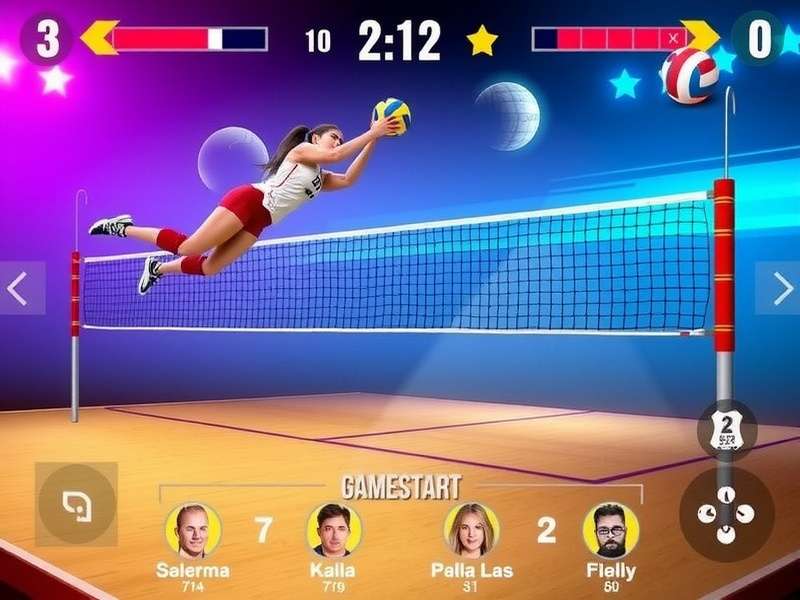Click the left arrow navigation button

tap(20, 288)
